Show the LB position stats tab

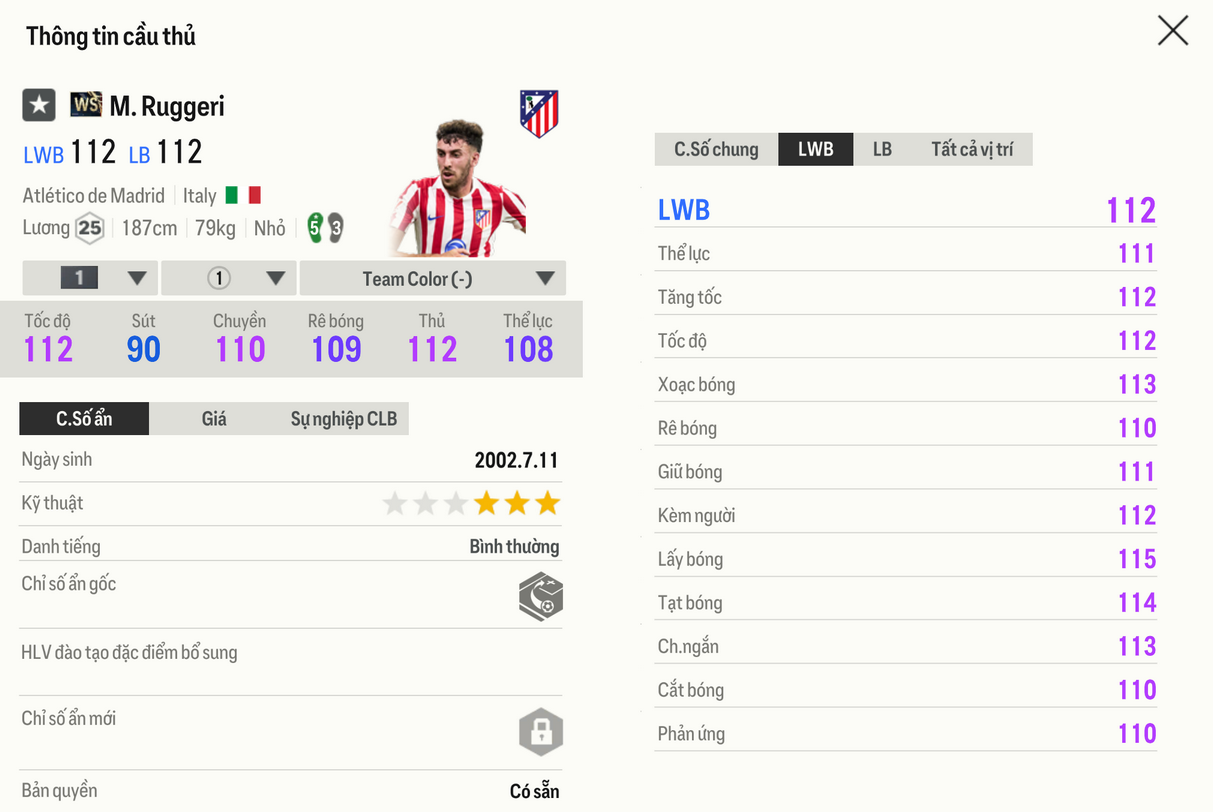pyautogui.click(x=882, y=149)
